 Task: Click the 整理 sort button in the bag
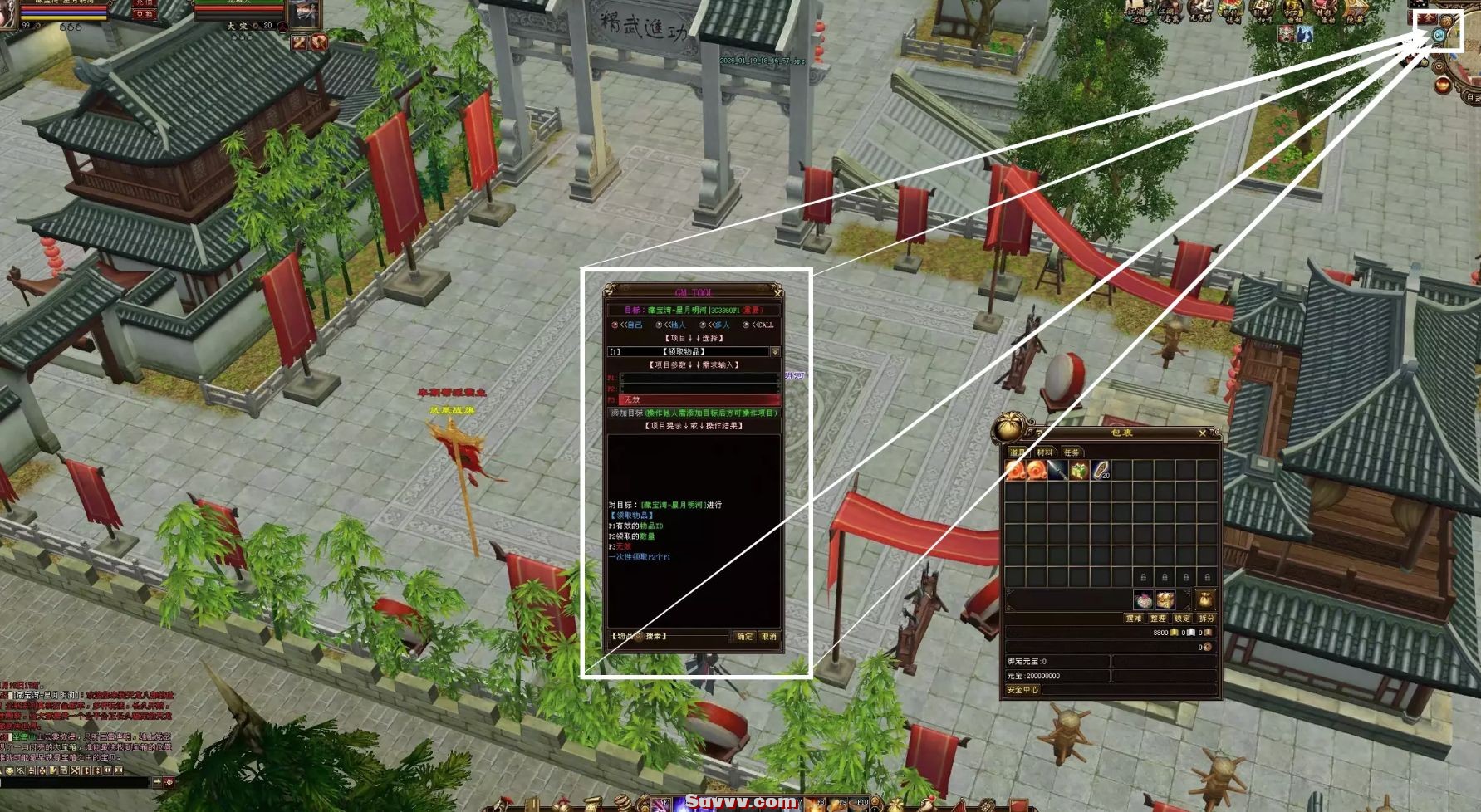[x=1158, y=619]
